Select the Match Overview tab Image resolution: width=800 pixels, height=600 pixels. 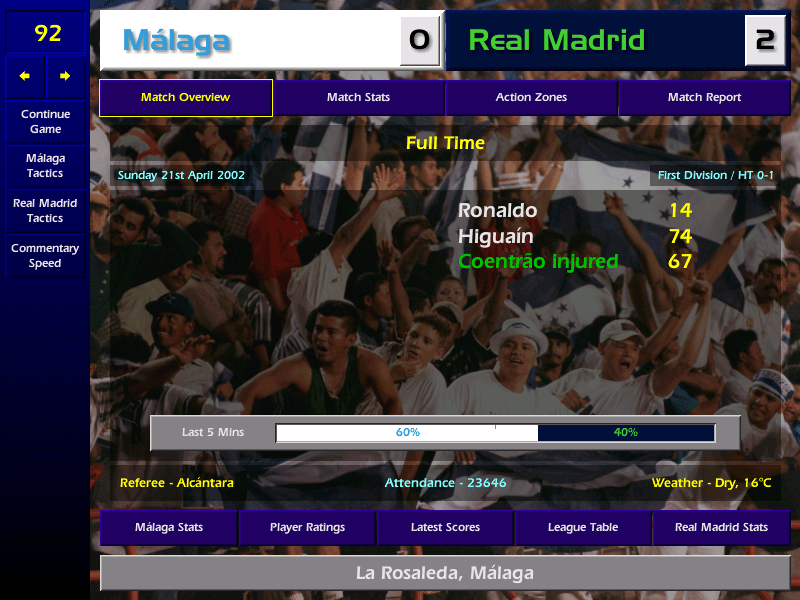coord(186,98)
